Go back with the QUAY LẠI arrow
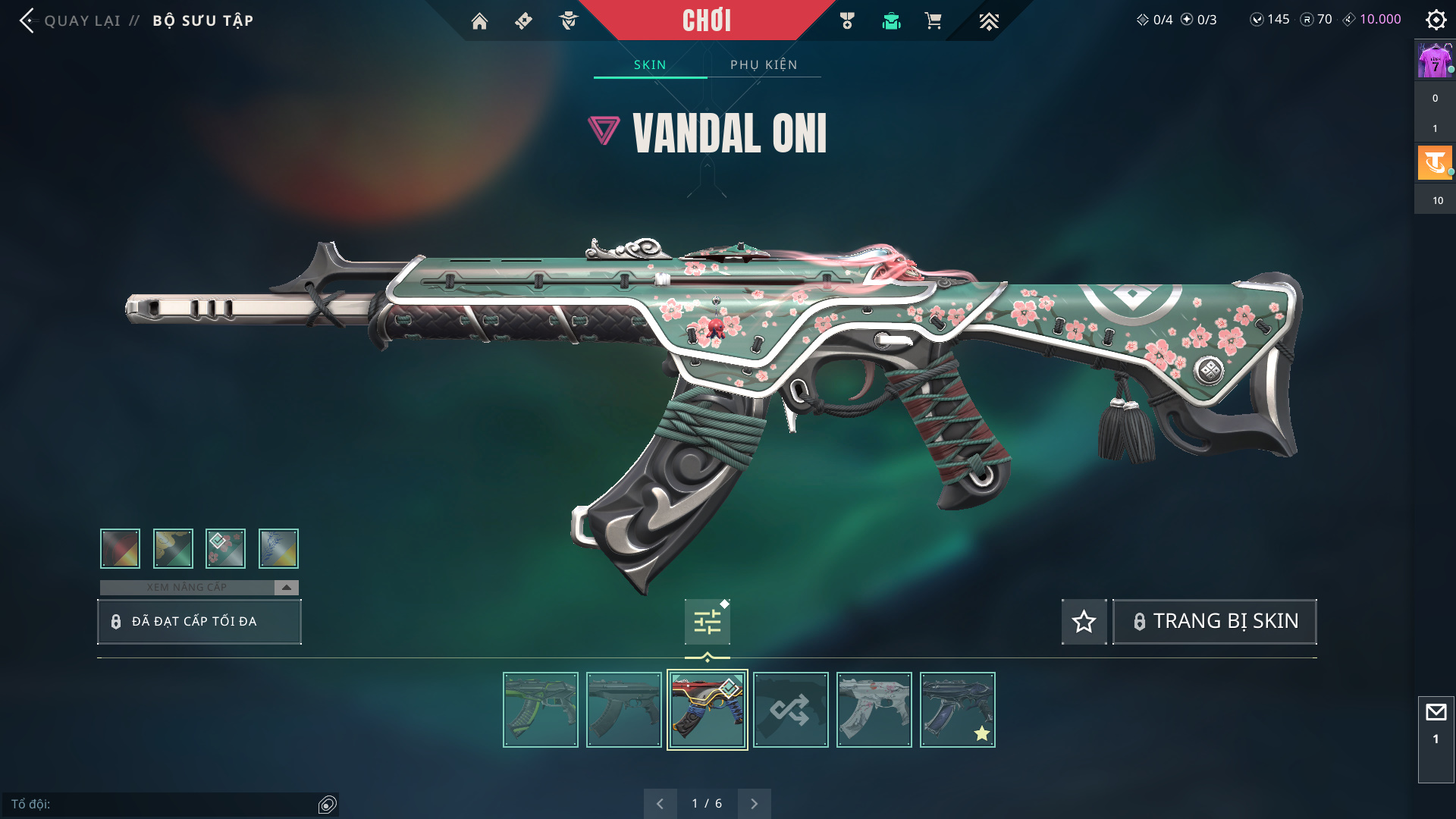Viewport: 1456px width, 819px height. click(27, 20)
